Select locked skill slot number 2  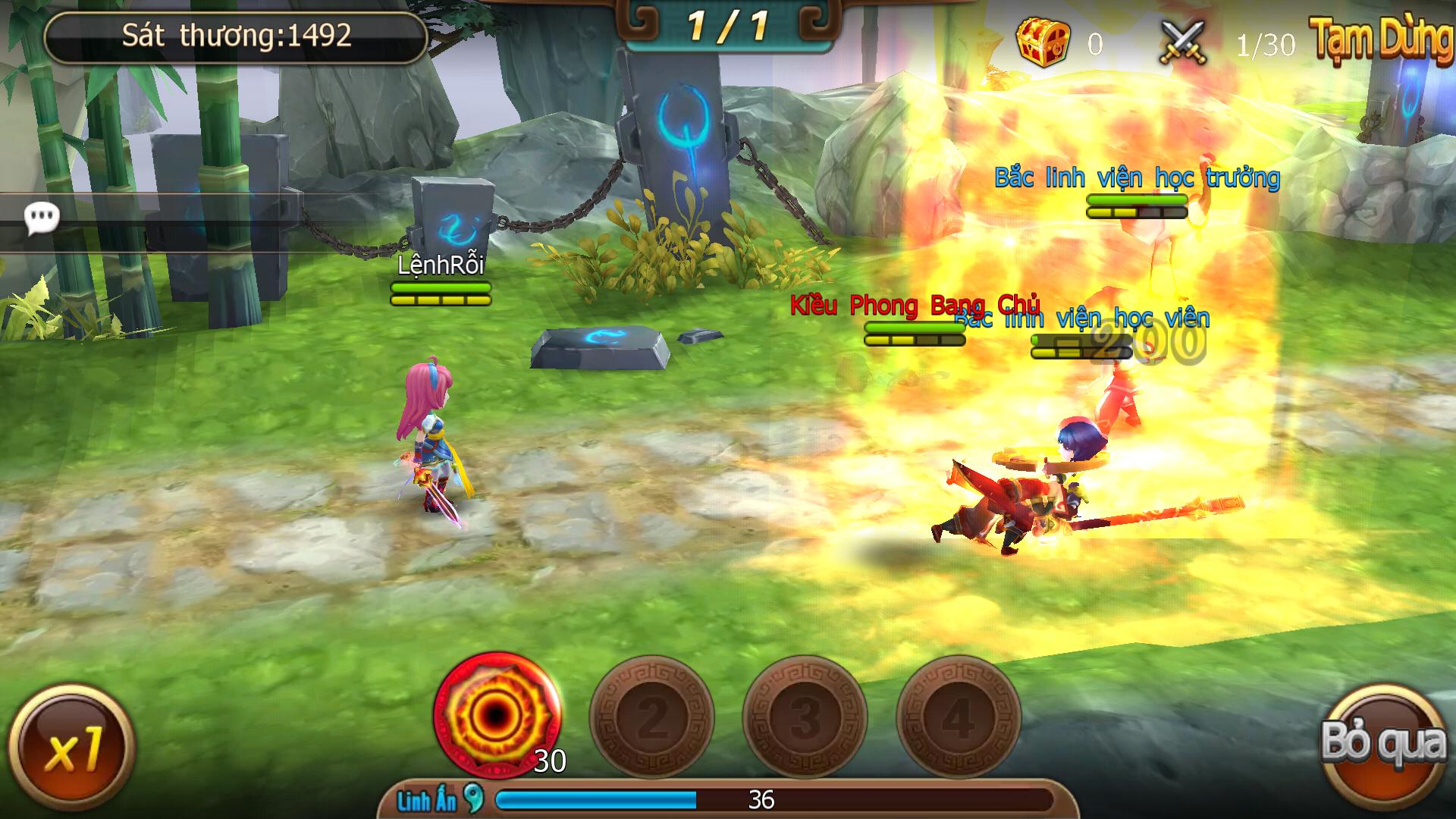(652, 717)
